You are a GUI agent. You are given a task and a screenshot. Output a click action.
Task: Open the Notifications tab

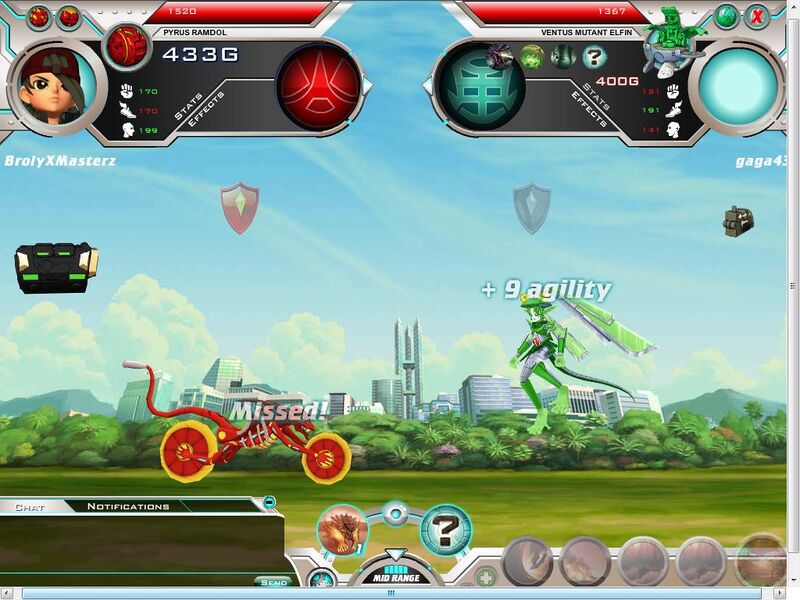click(128, 507)
